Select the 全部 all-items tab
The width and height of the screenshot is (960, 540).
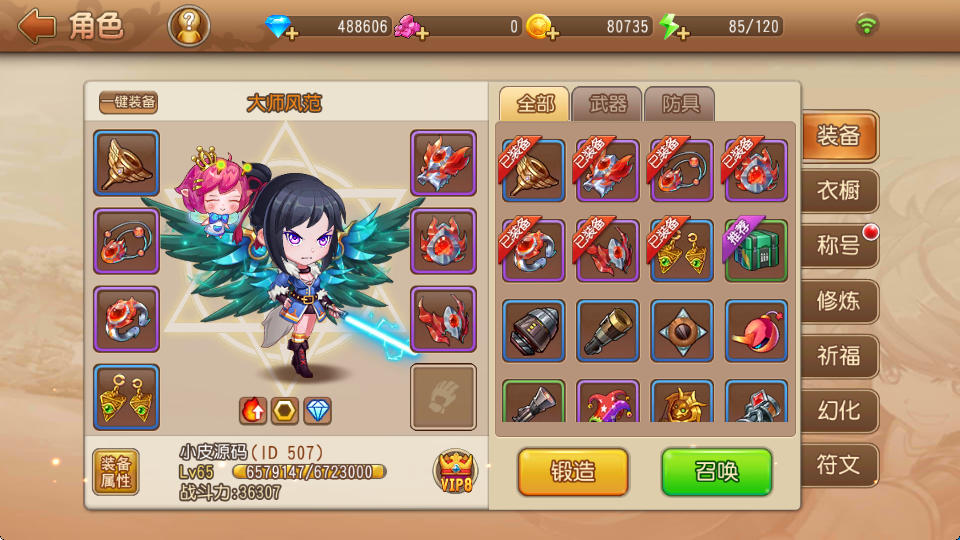(x=535, y=104)
